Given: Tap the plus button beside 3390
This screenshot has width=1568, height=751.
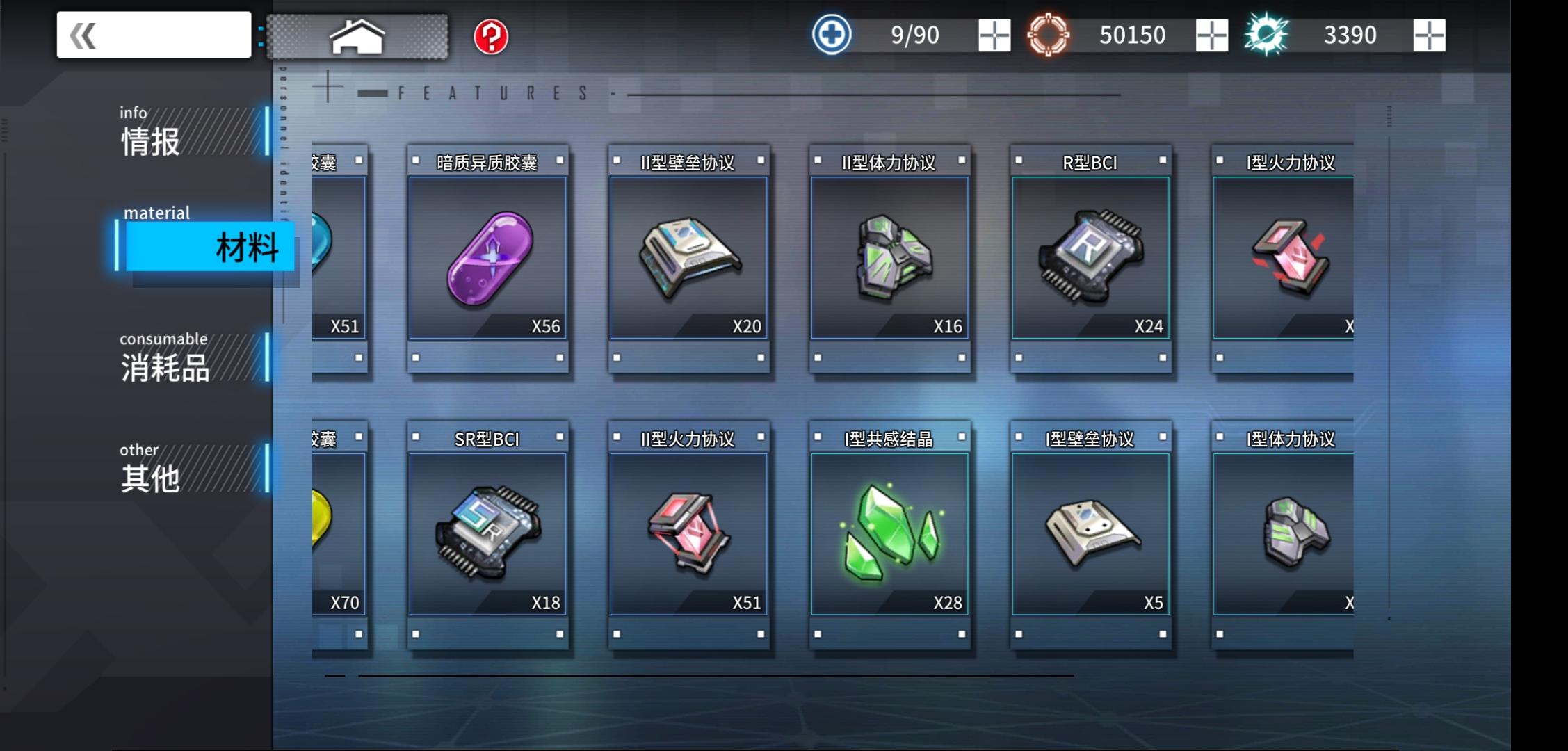Looking at the screenshot, I should point(1430,34).
